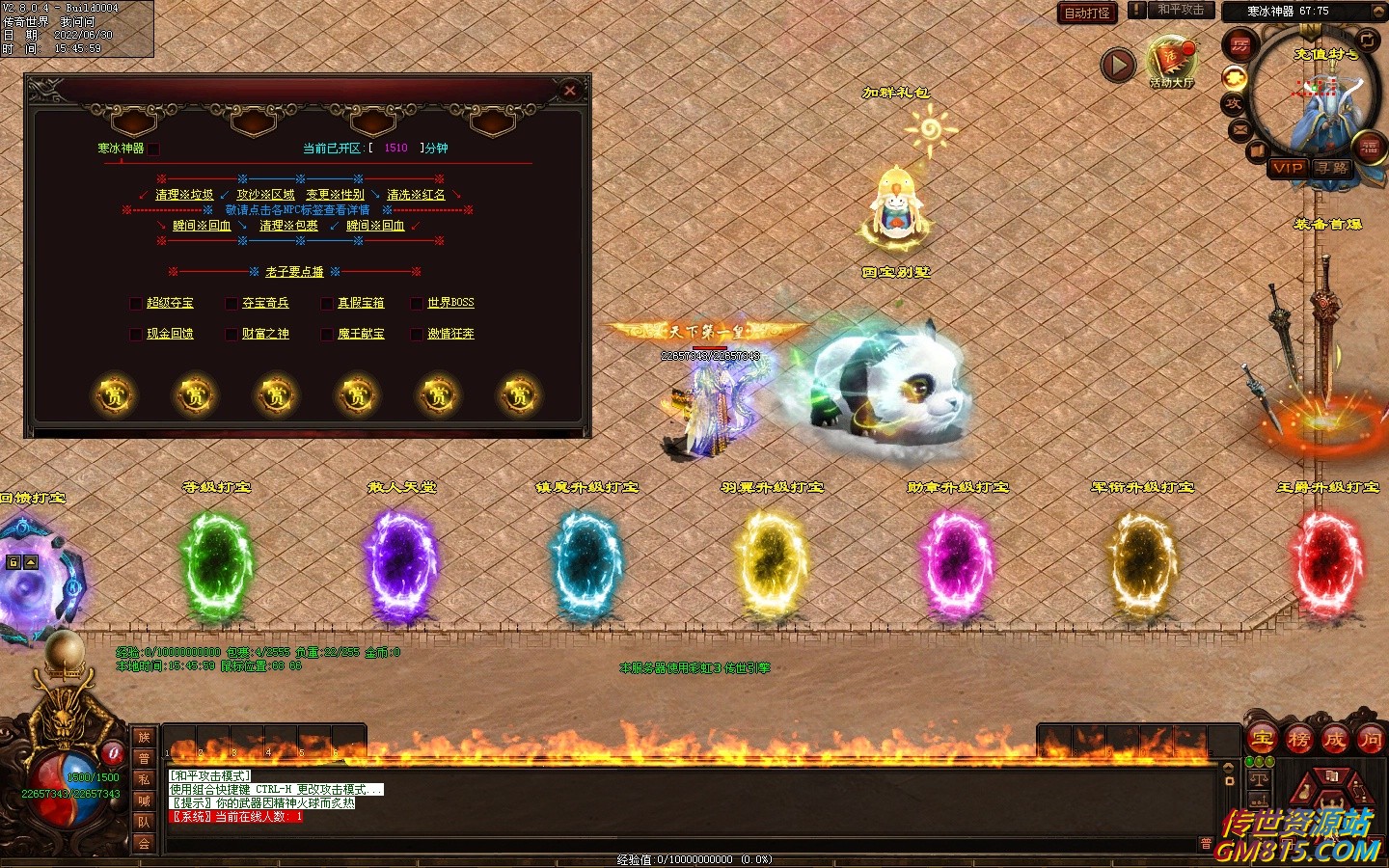Click the round play arrow button
Viewport: 1389px width, 868px height.
[1118, 65]
